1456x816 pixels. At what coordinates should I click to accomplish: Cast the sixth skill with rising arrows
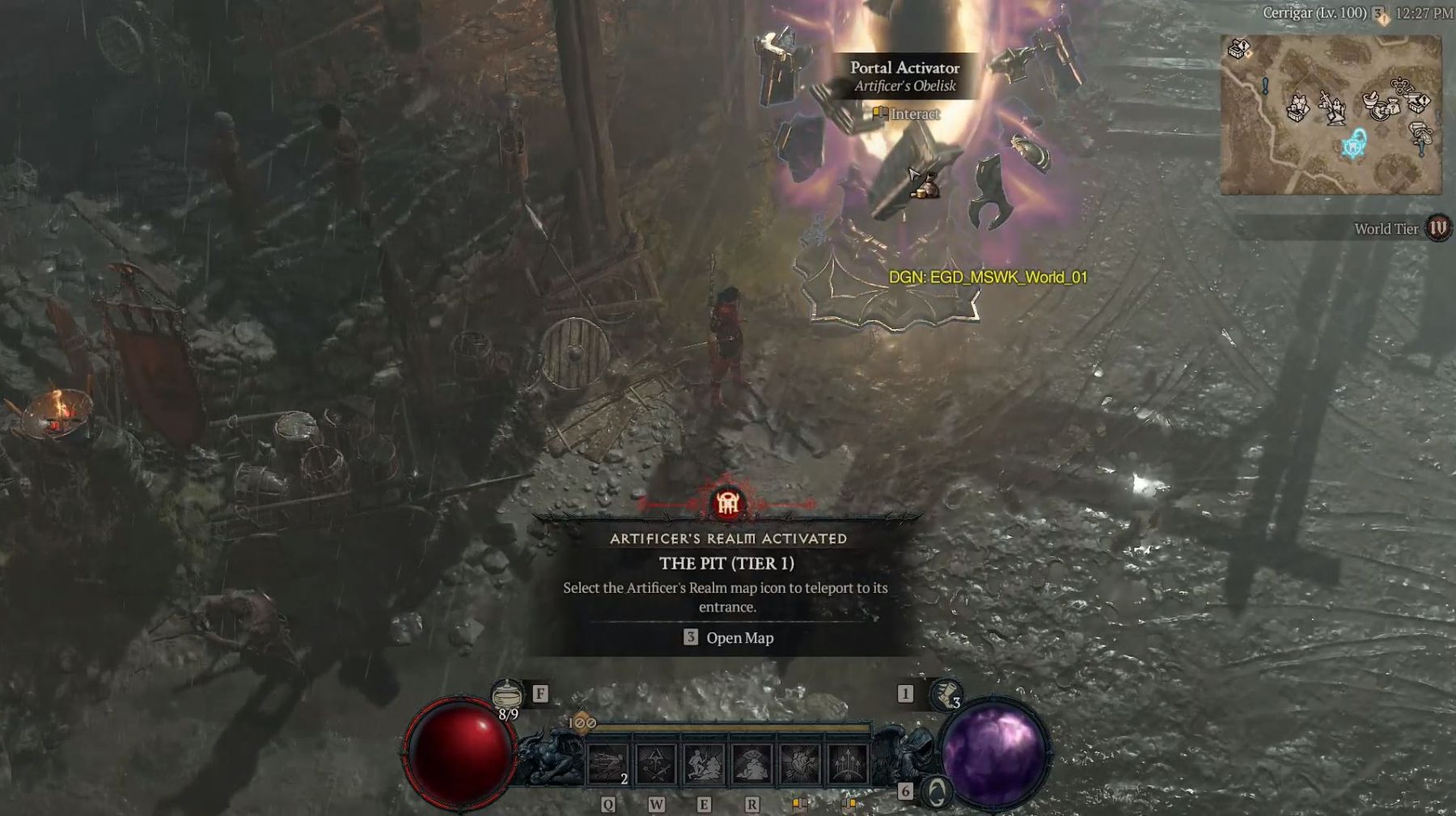click(847, 763)
